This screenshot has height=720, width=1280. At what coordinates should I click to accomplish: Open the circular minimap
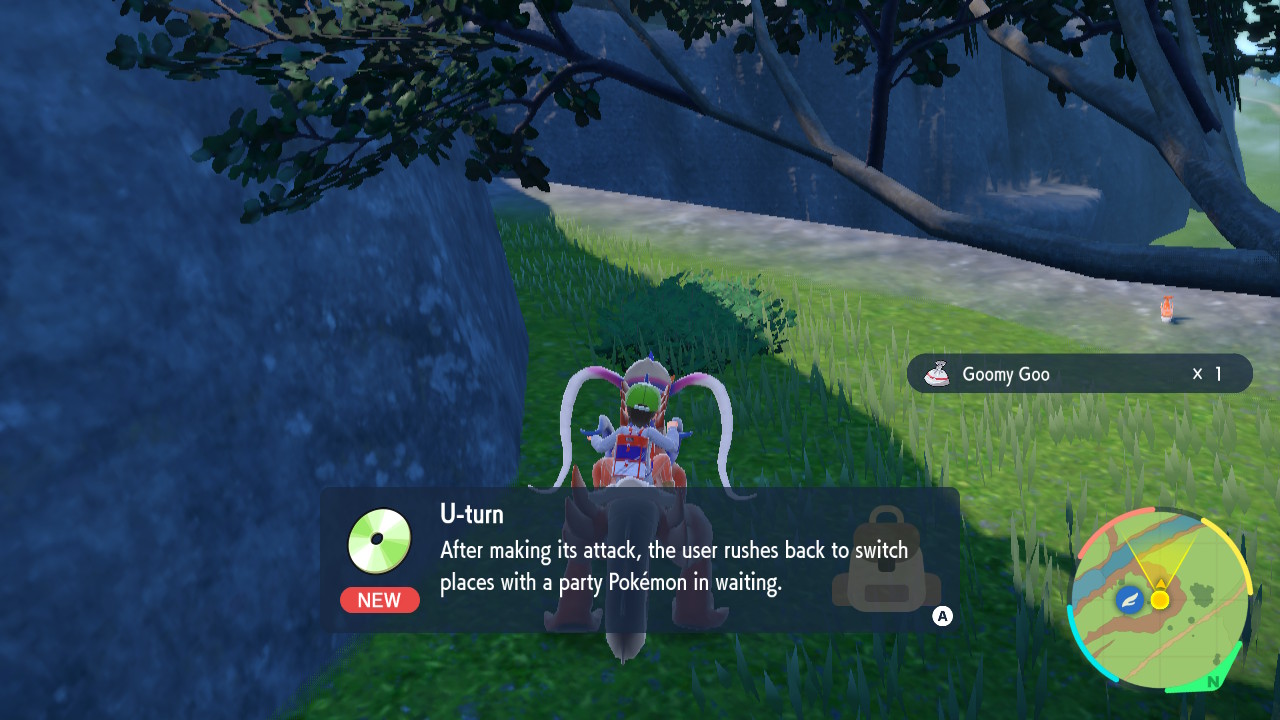pos(1159,600)
